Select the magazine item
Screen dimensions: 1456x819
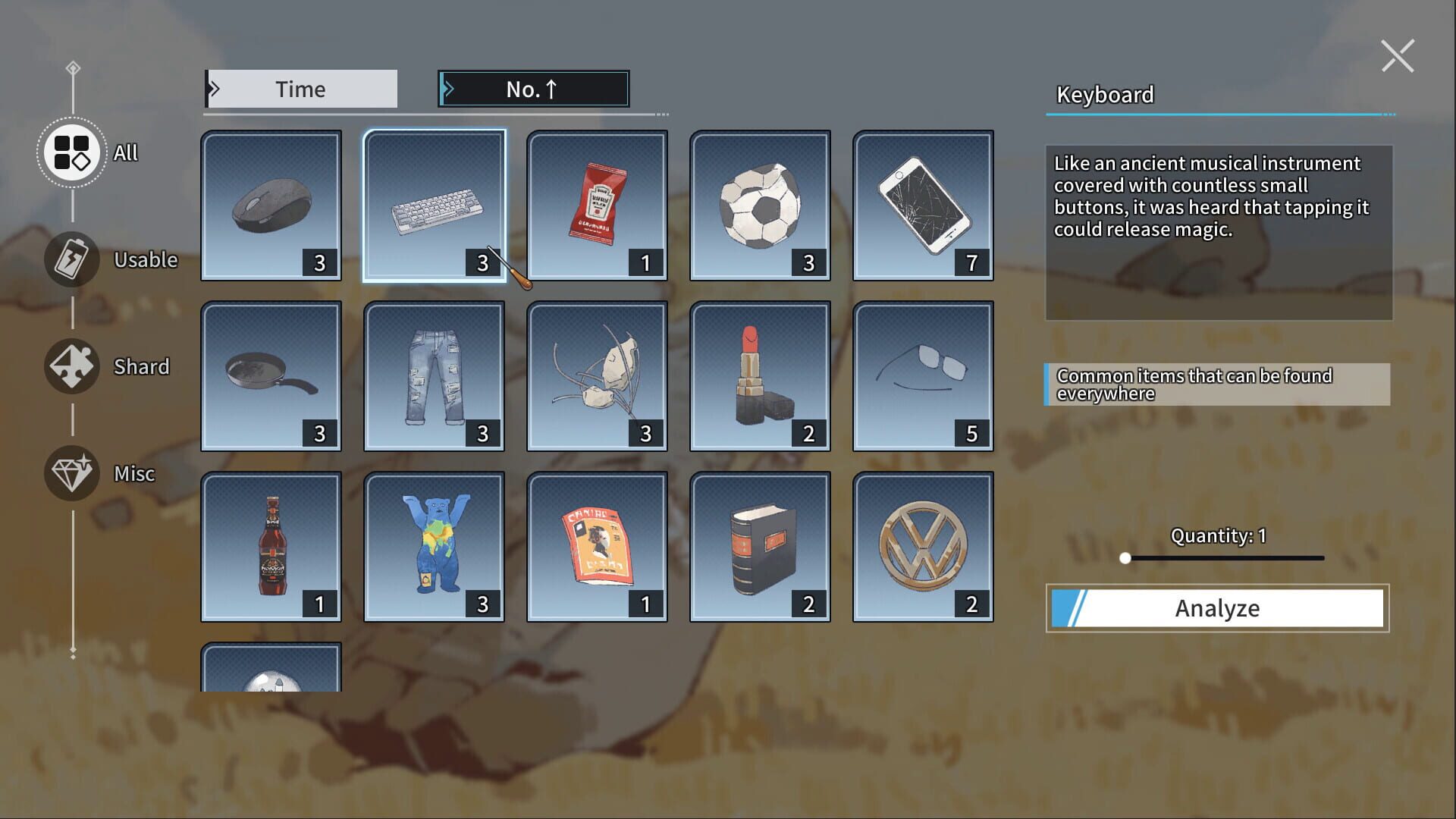pyautogui.click(x=596, y=546)
